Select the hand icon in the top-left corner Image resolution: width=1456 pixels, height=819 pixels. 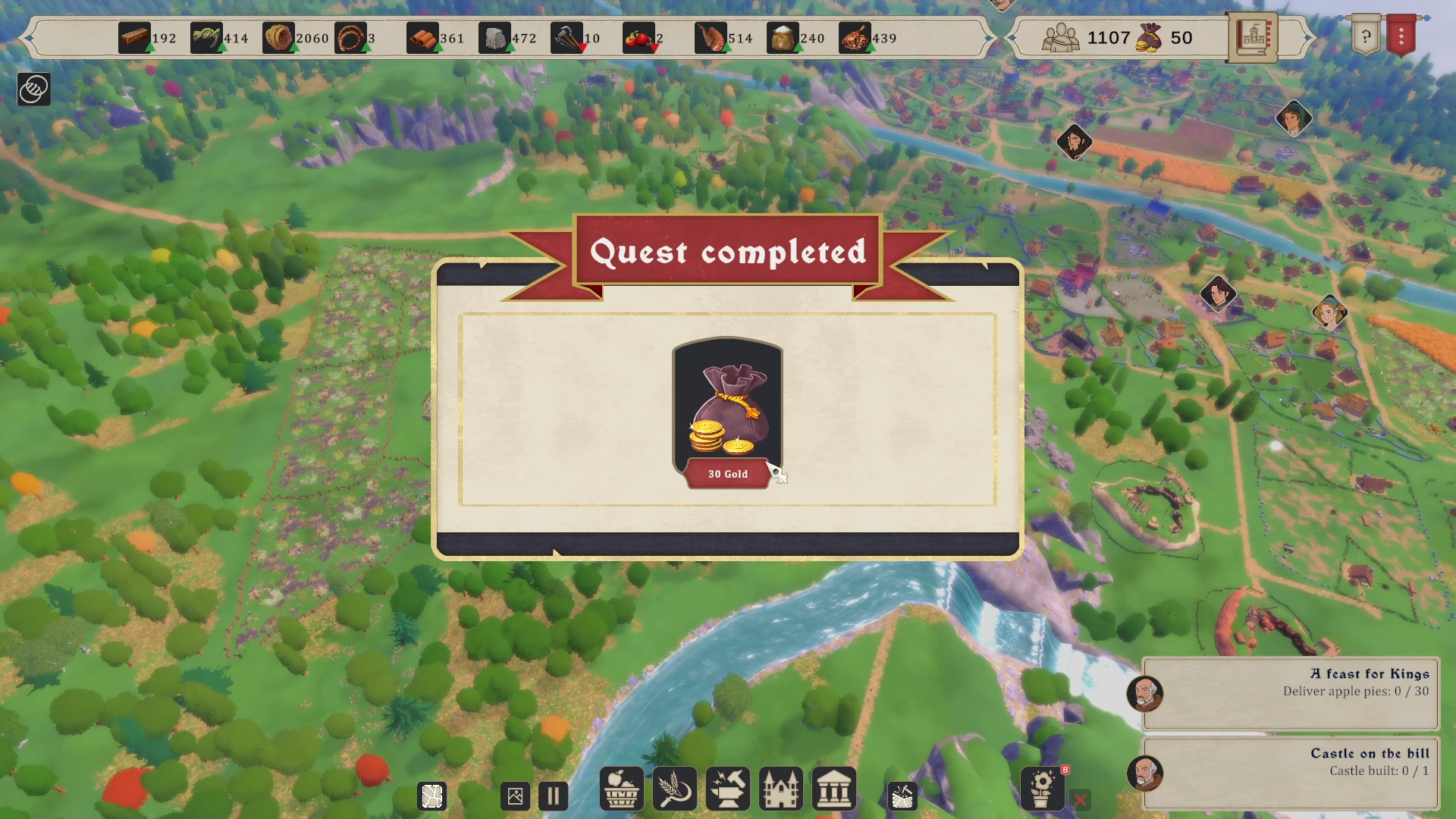click(33, 89)
